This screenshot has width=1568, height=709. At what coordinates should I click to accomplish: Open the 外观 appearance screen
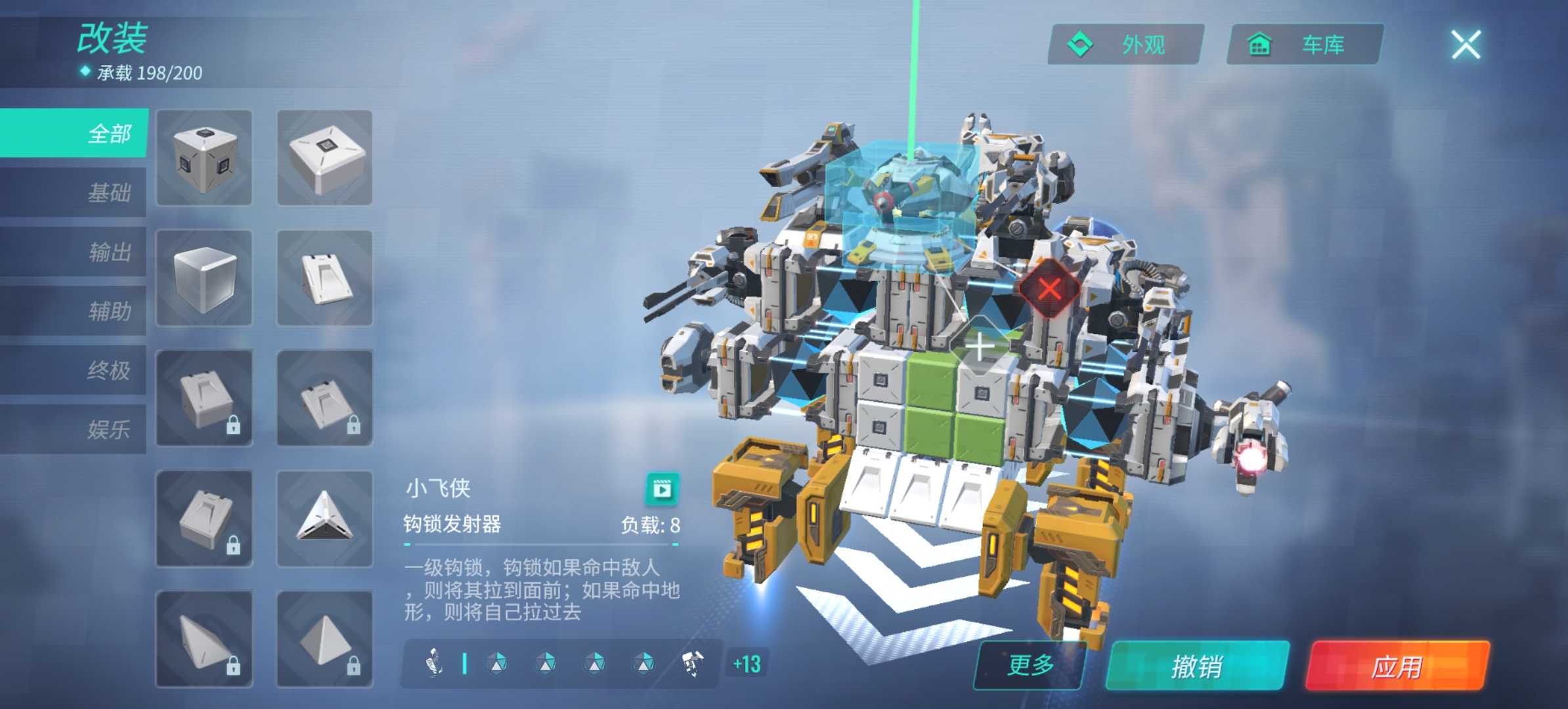(x=1125, y=45)
